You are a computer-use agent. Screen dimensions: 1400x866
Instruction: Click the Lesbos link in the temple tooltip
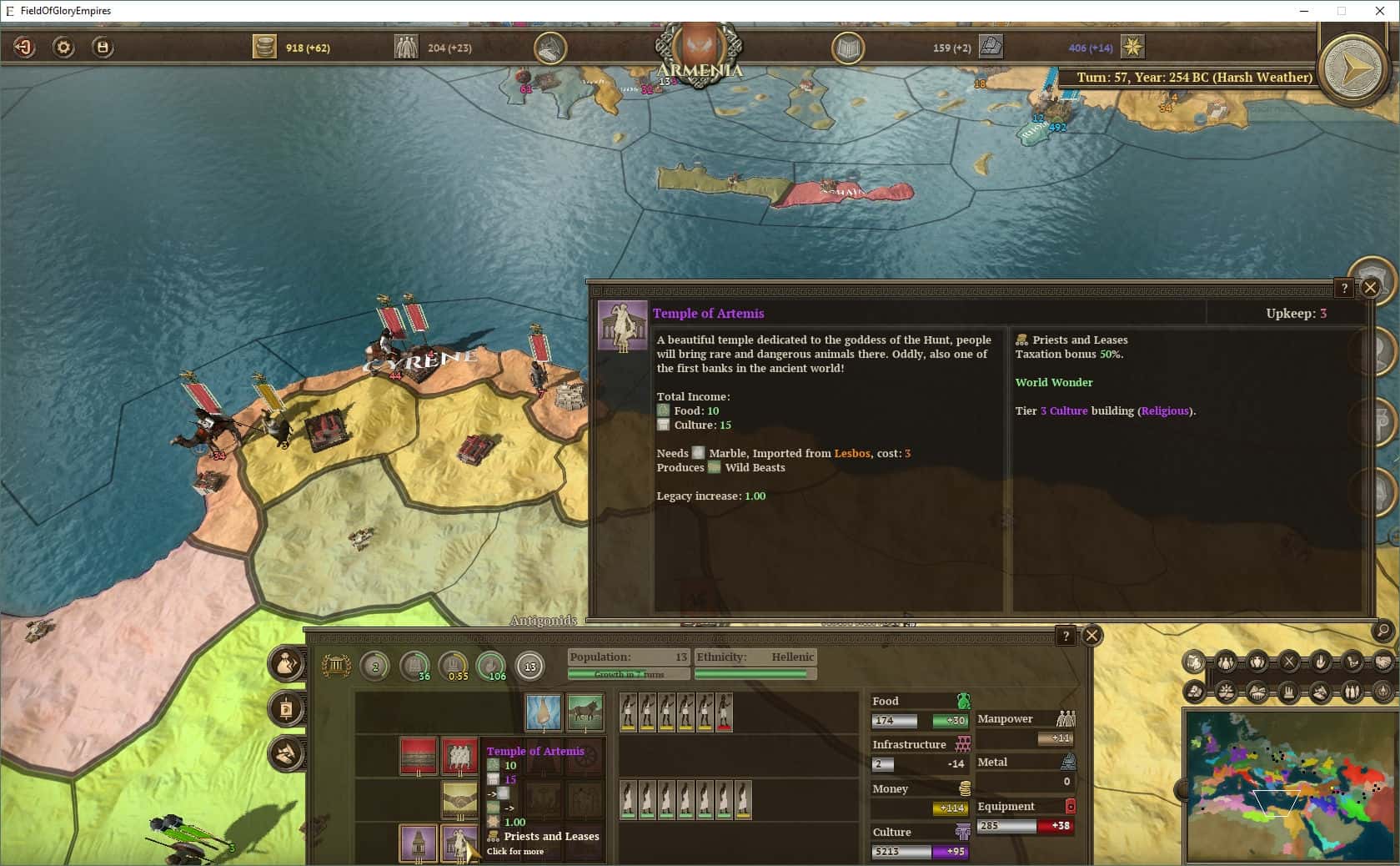(x=851, y=454)
